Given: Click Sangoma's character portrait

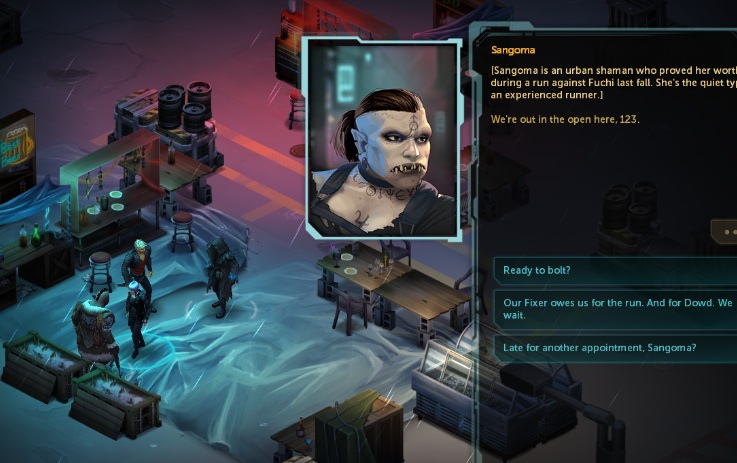Looking at the screenshot, I should [x=383, y=139].
